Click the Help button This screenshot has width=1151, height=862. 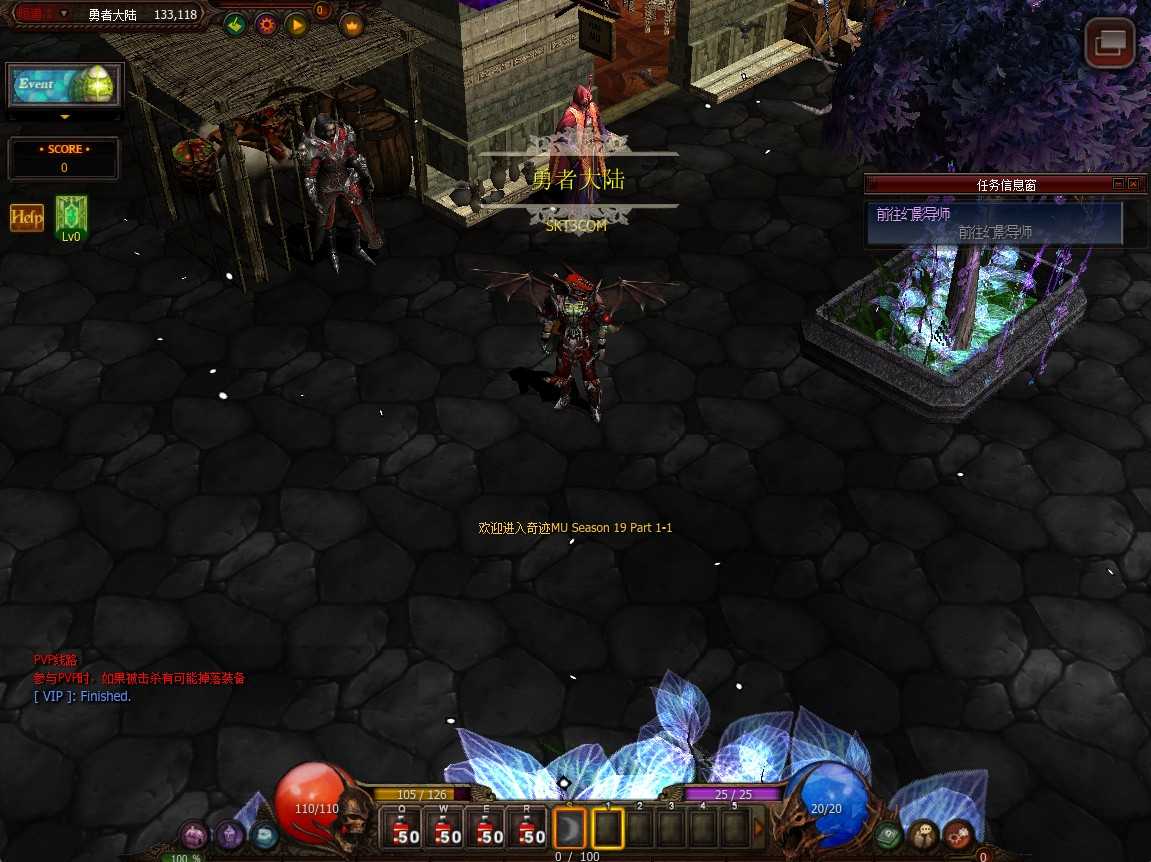[27, 218]
